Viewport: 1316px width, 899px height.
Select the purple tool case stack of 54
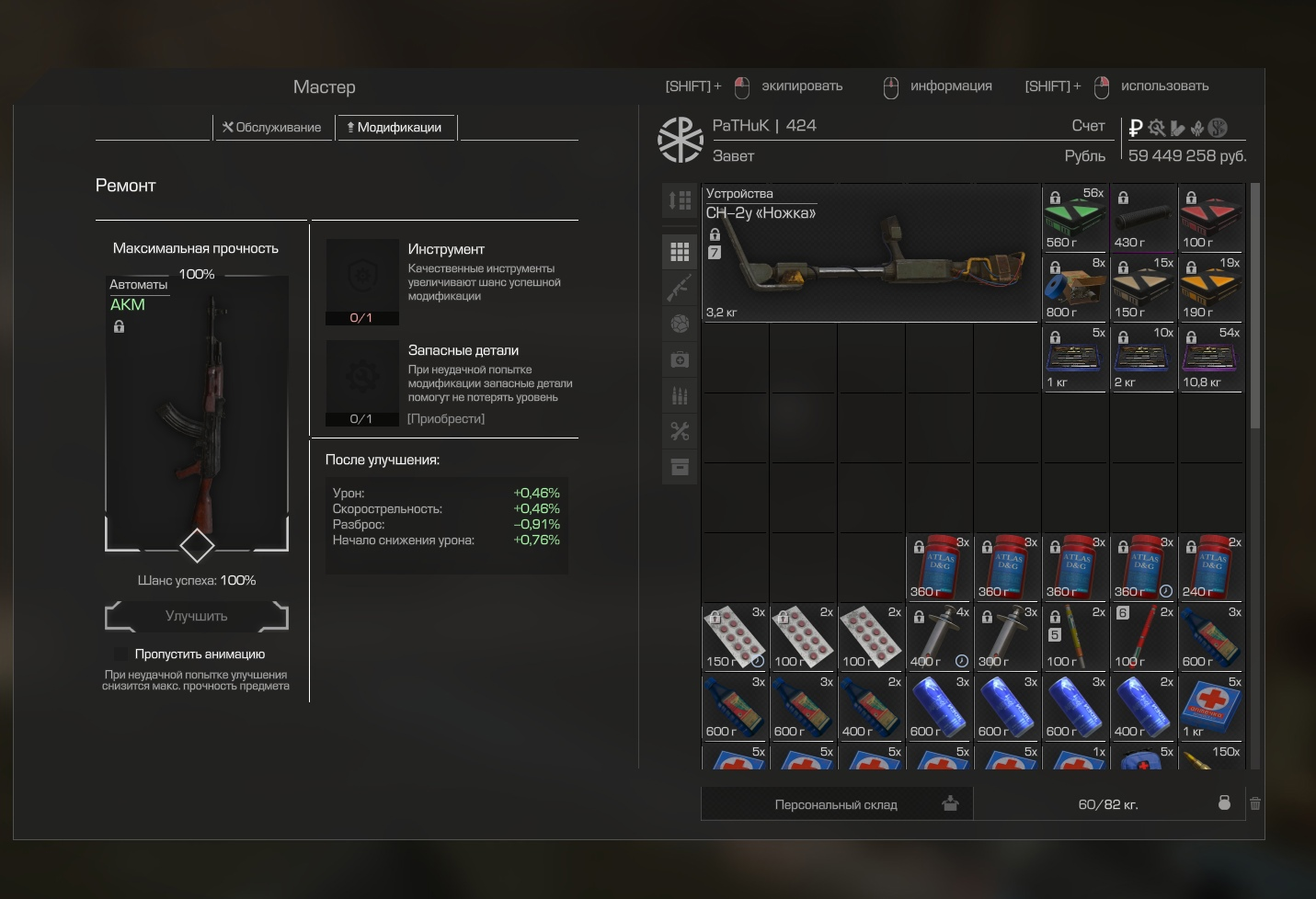[1211, 358]
